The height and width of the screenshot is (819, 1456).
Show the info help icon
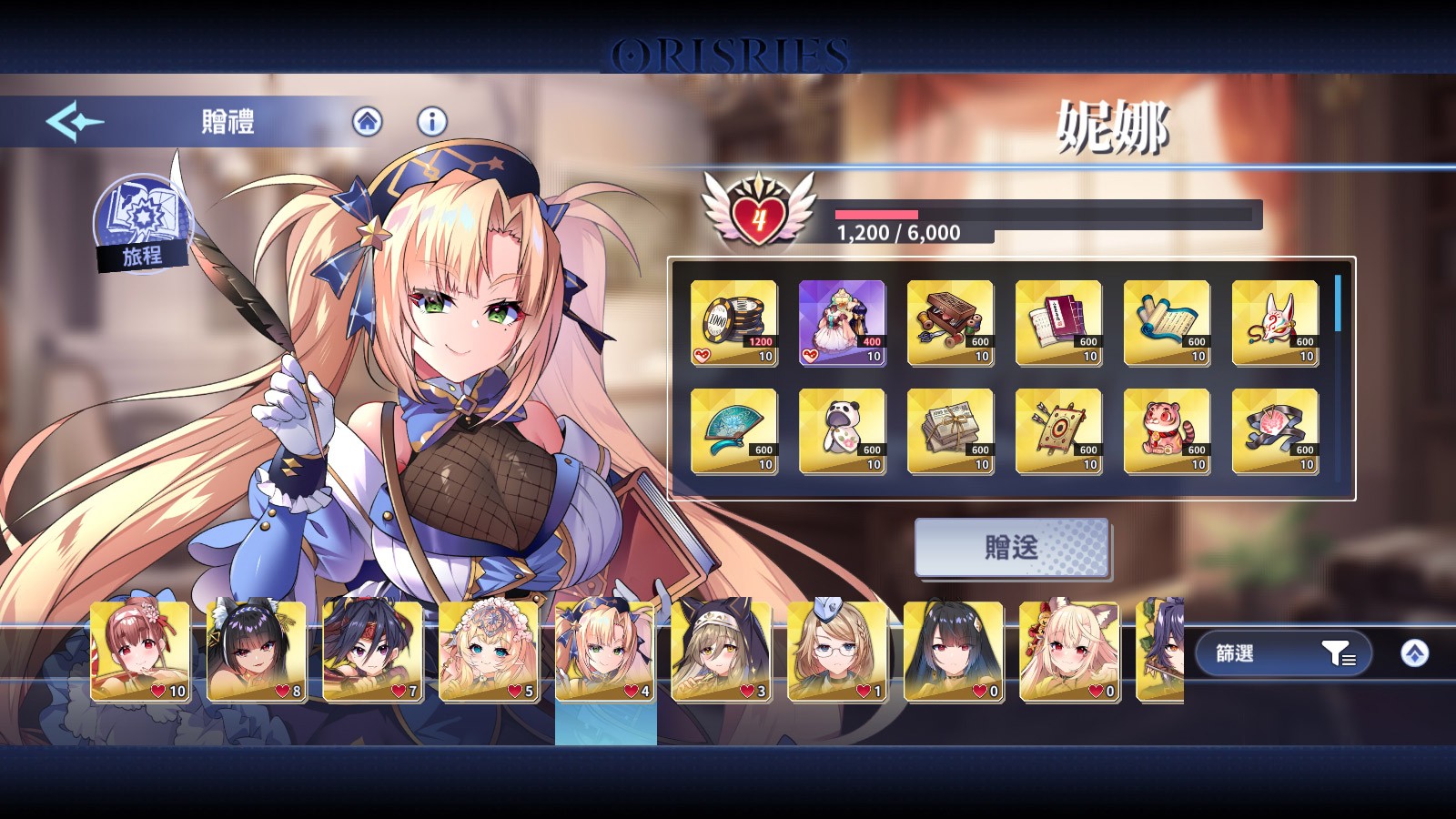pos(432,122)
